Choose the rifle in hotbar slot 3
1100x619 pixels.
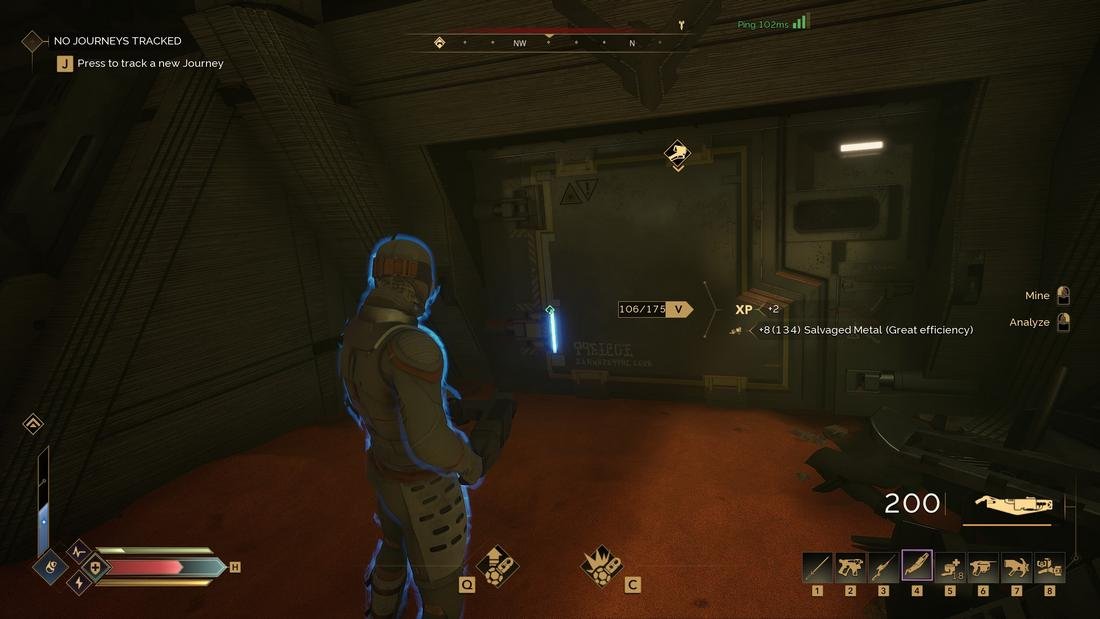(883, 566)
